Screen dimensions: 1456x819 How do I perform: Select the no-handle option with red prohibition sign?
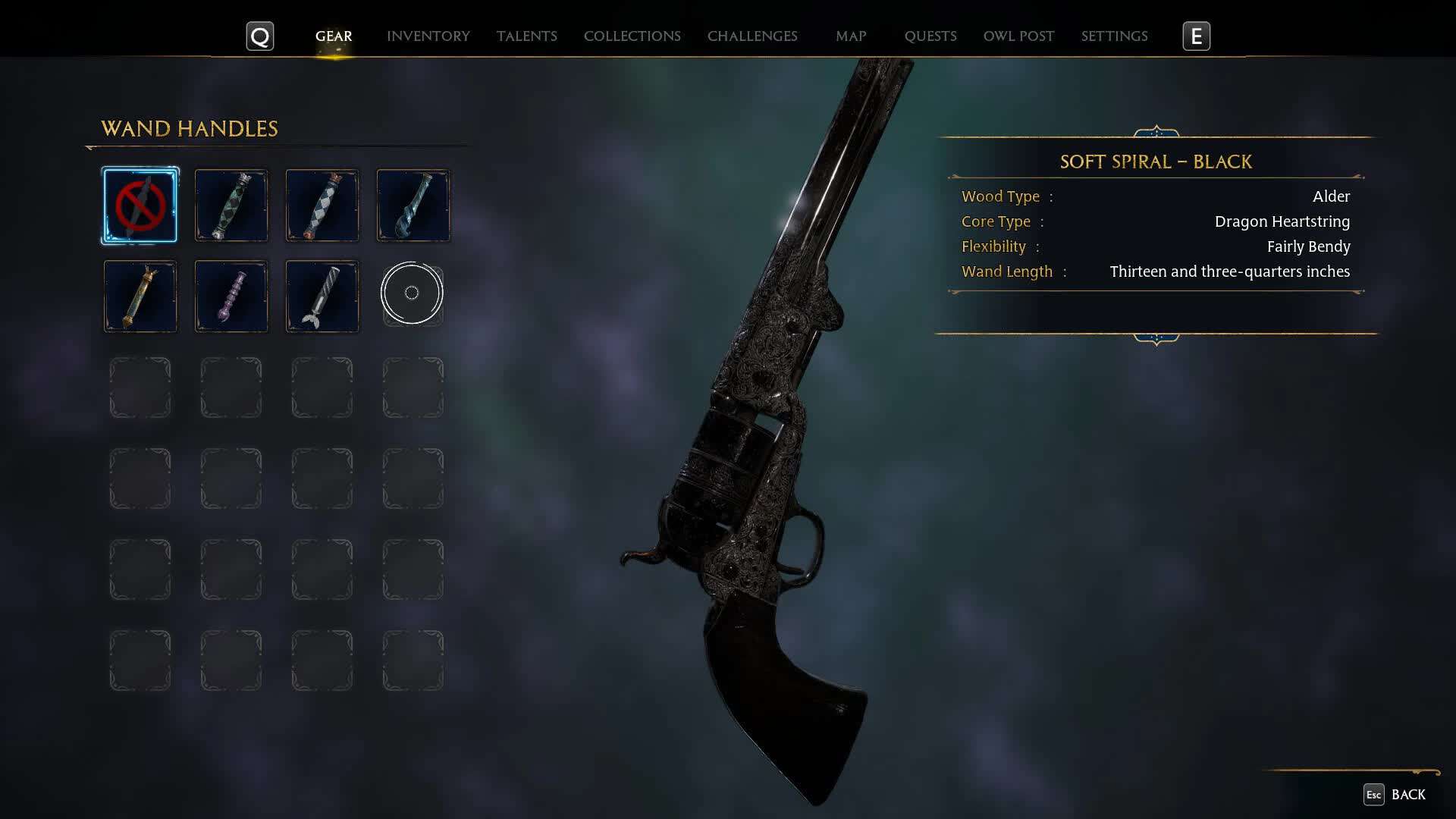[x=140, y=206]
